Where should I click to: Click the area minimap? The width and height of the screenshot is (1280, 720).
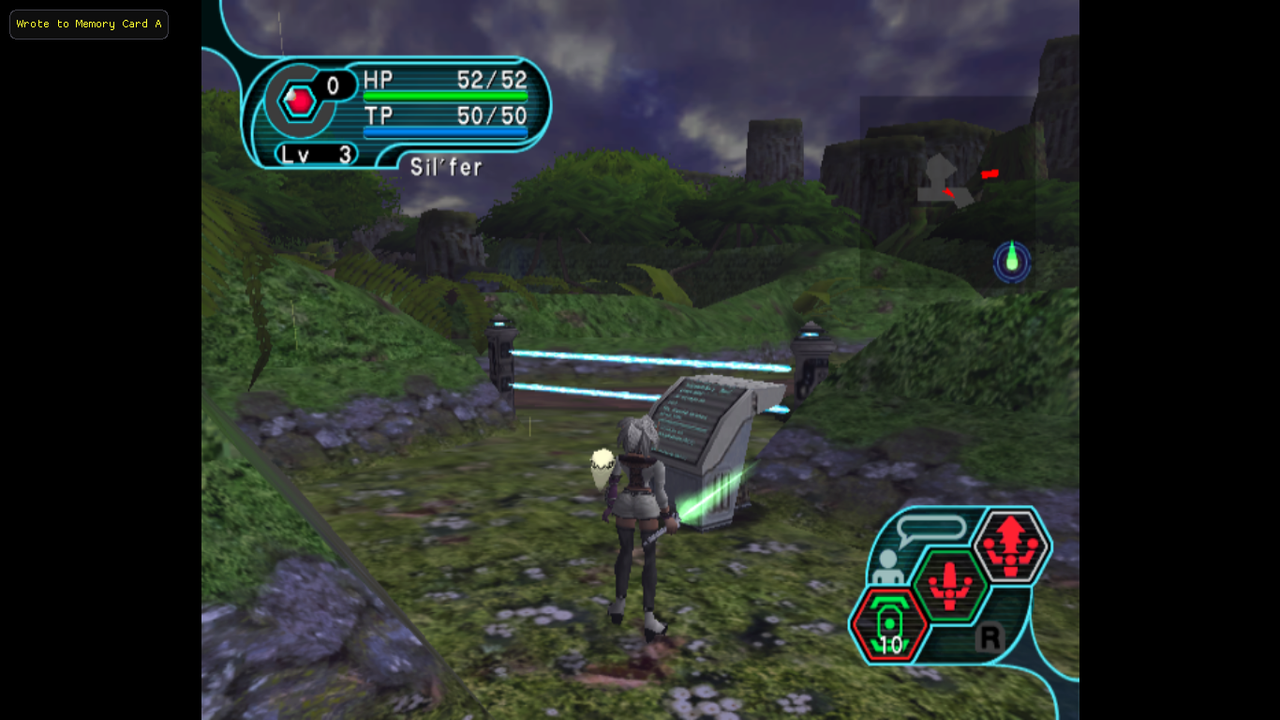click(947, 193)
